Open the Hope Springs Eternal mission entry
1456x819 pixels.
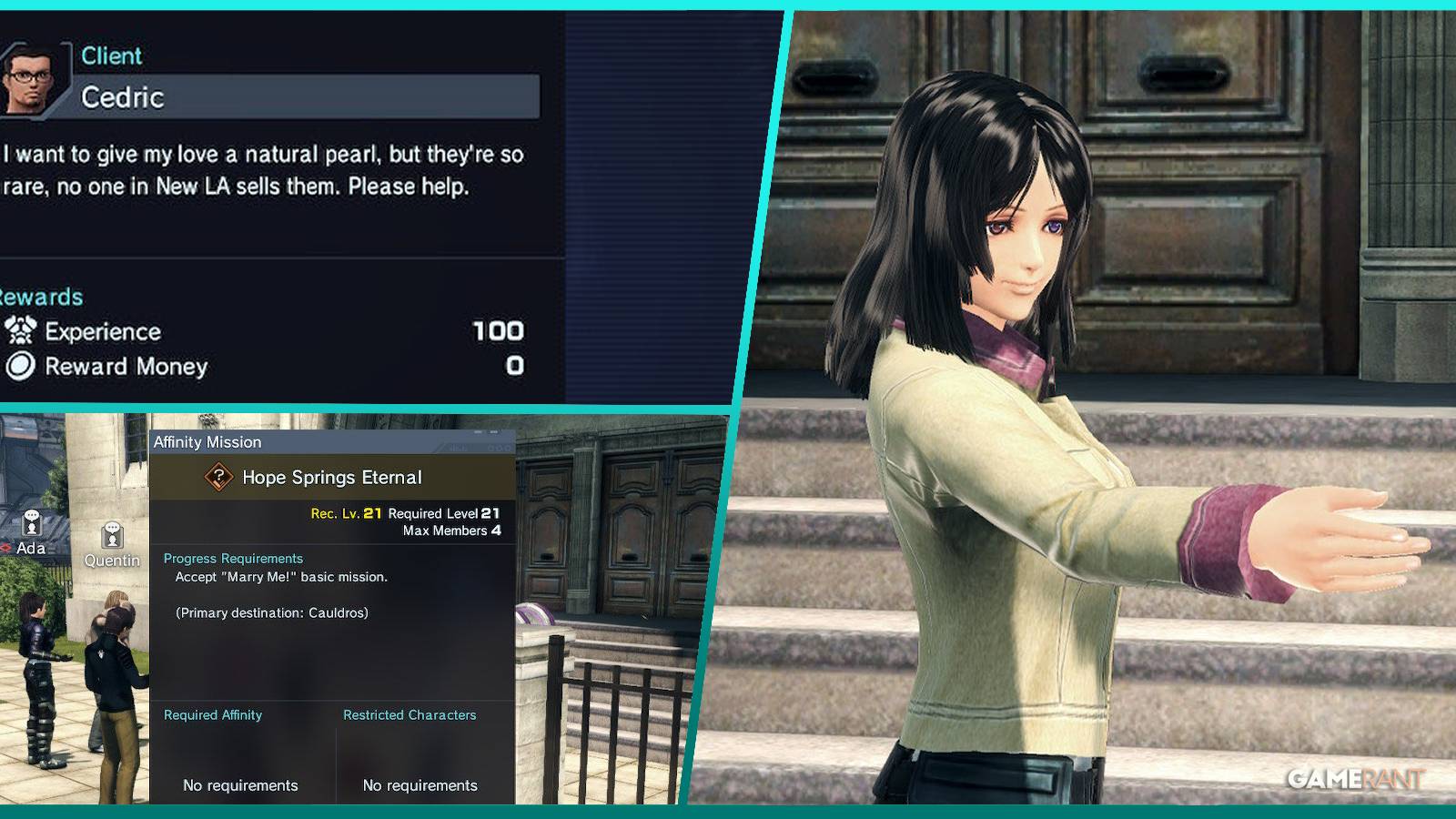(333, 476)
